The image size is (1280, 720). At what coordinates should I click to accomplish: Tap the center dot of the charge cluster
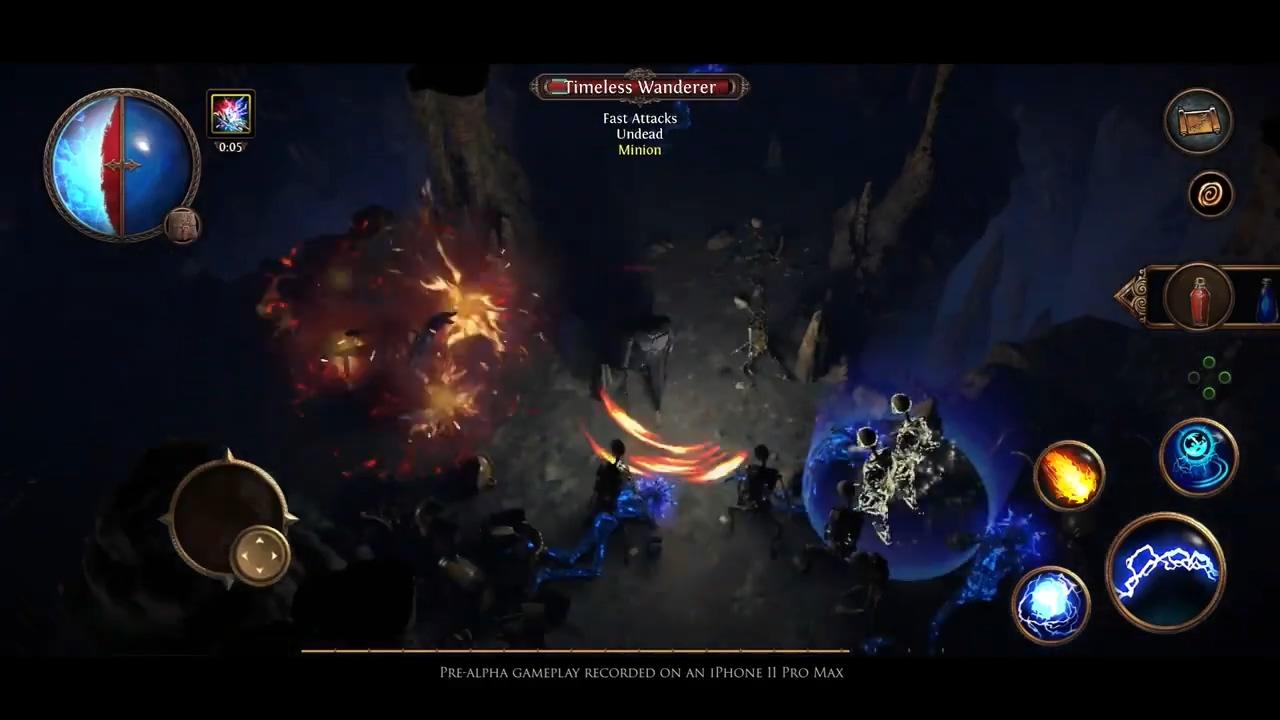point(1209,377)
